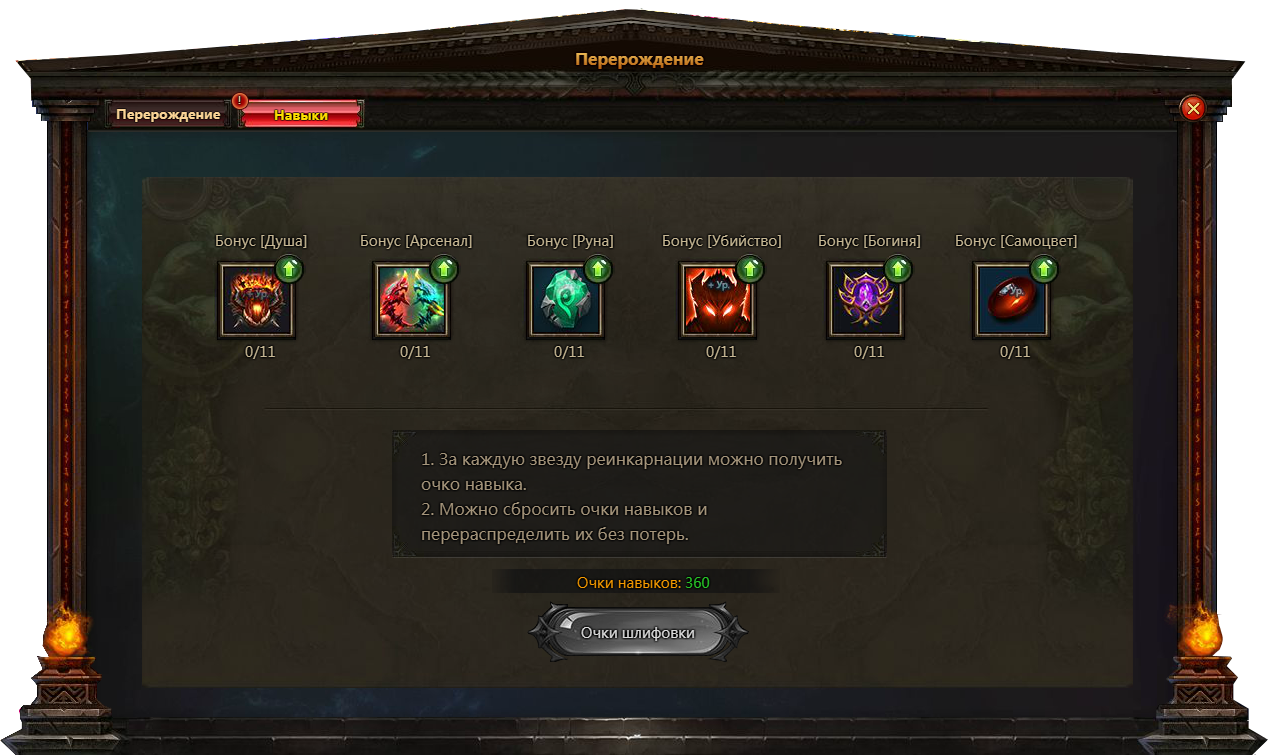
Task: Switch to the Перерождение tab
Action: (167, 115)
